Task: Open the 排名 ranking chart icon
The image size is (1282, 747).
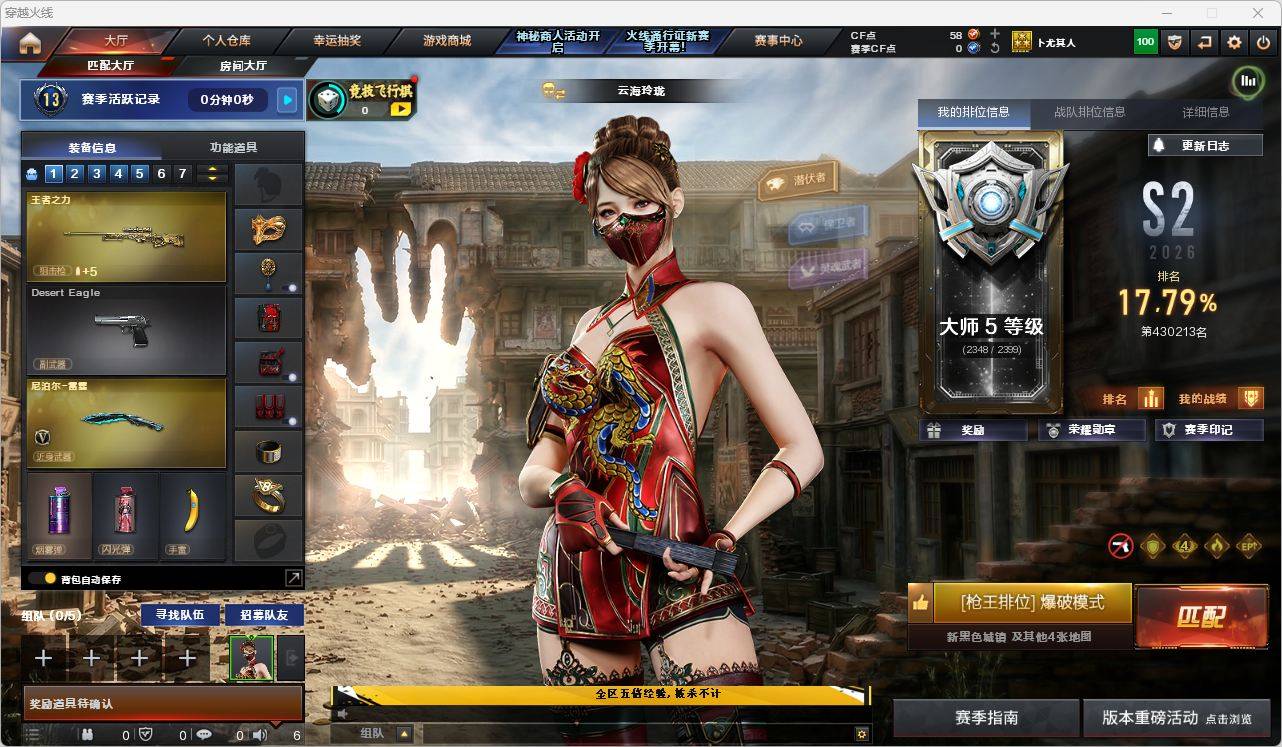Action: click(x=1150, y=398)
